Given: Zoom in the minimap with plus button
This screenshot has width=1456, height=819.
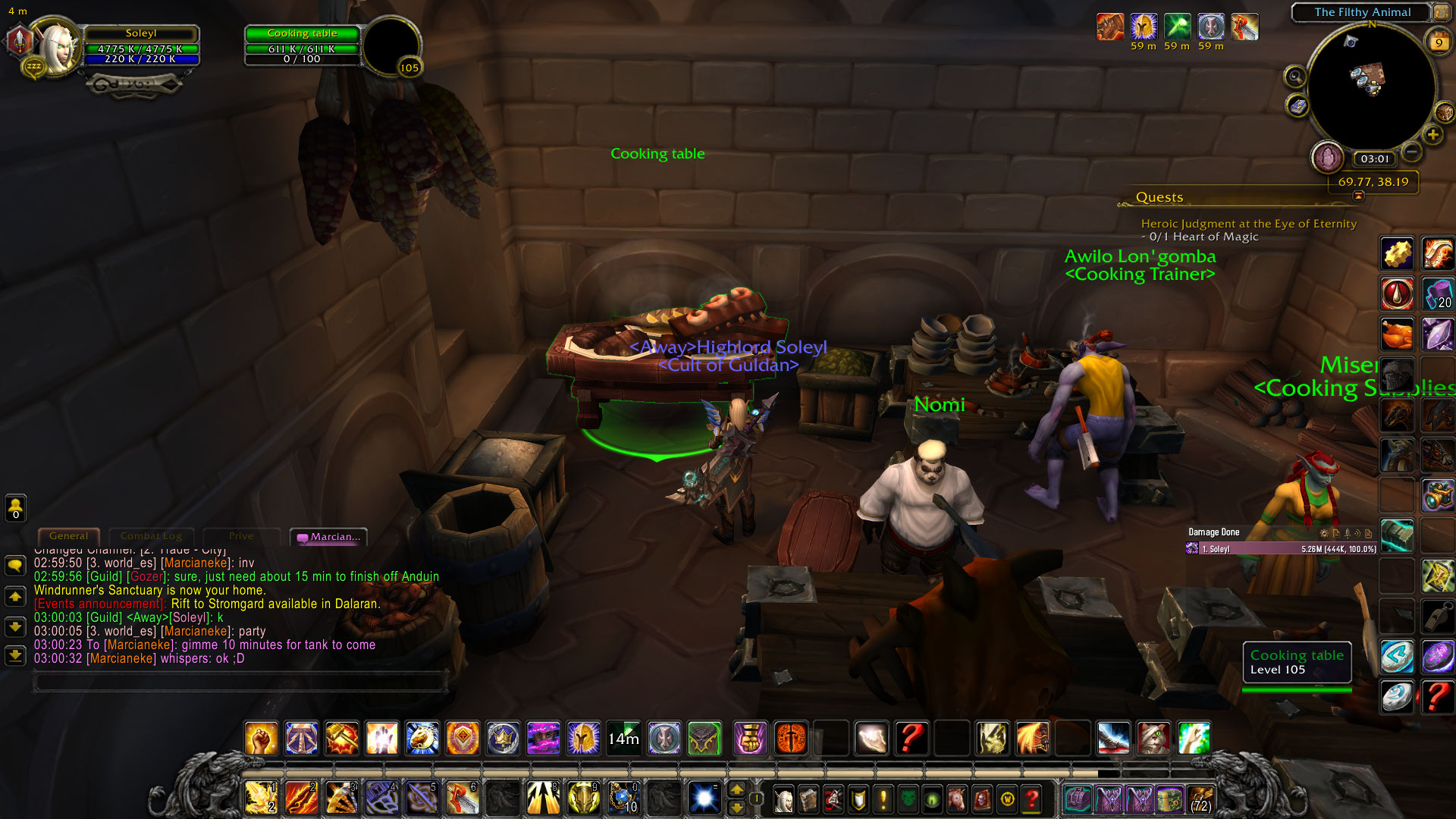Looking at the screenshot, I should tap(1432, 135).
